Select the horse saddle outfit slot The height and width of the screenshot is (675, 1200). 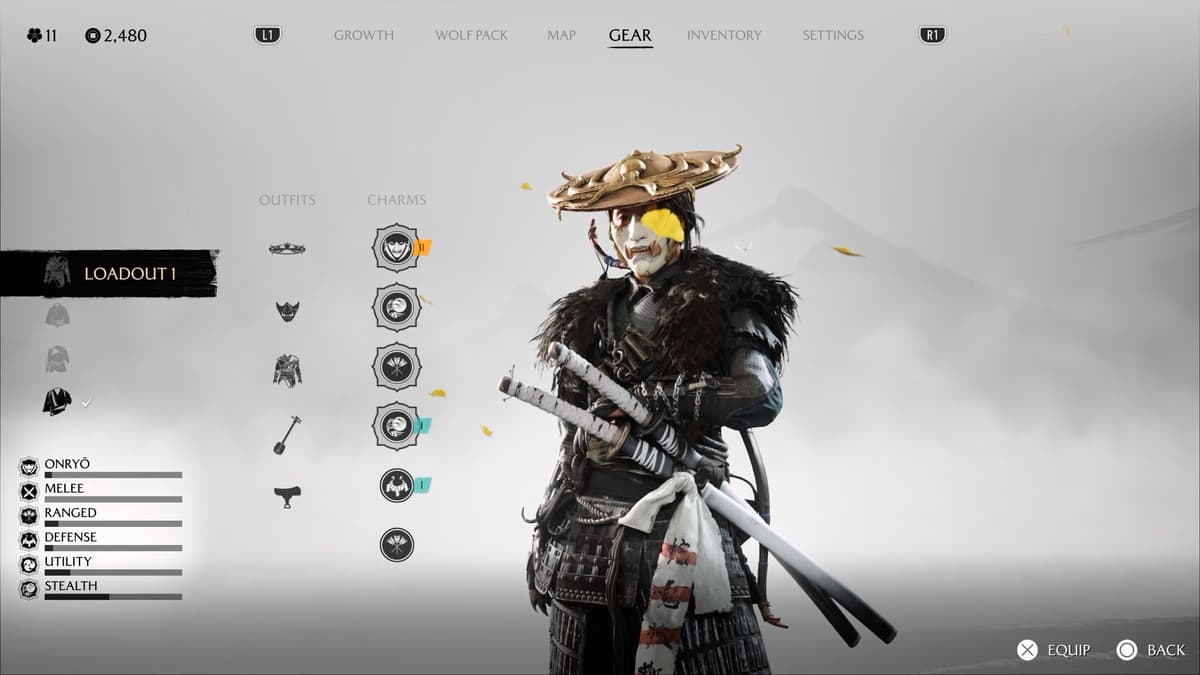287,496
